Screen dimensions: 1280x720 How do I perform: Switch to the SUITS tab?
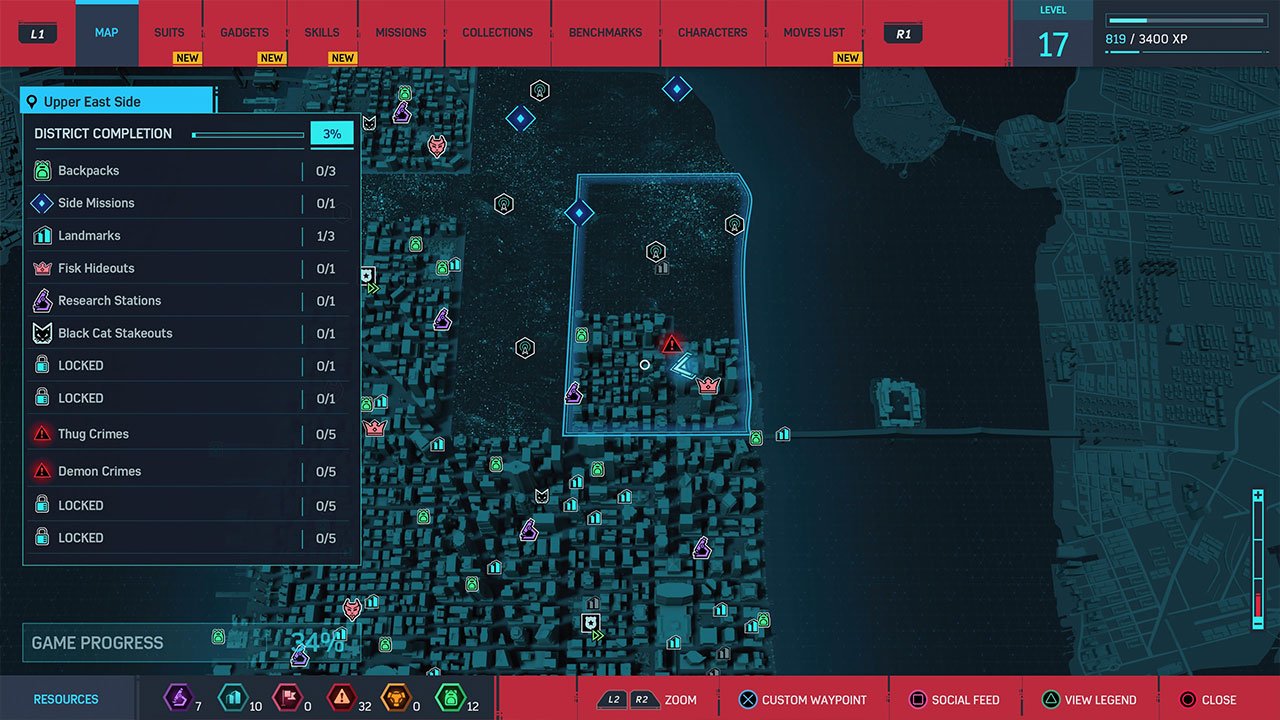[169, 32]
